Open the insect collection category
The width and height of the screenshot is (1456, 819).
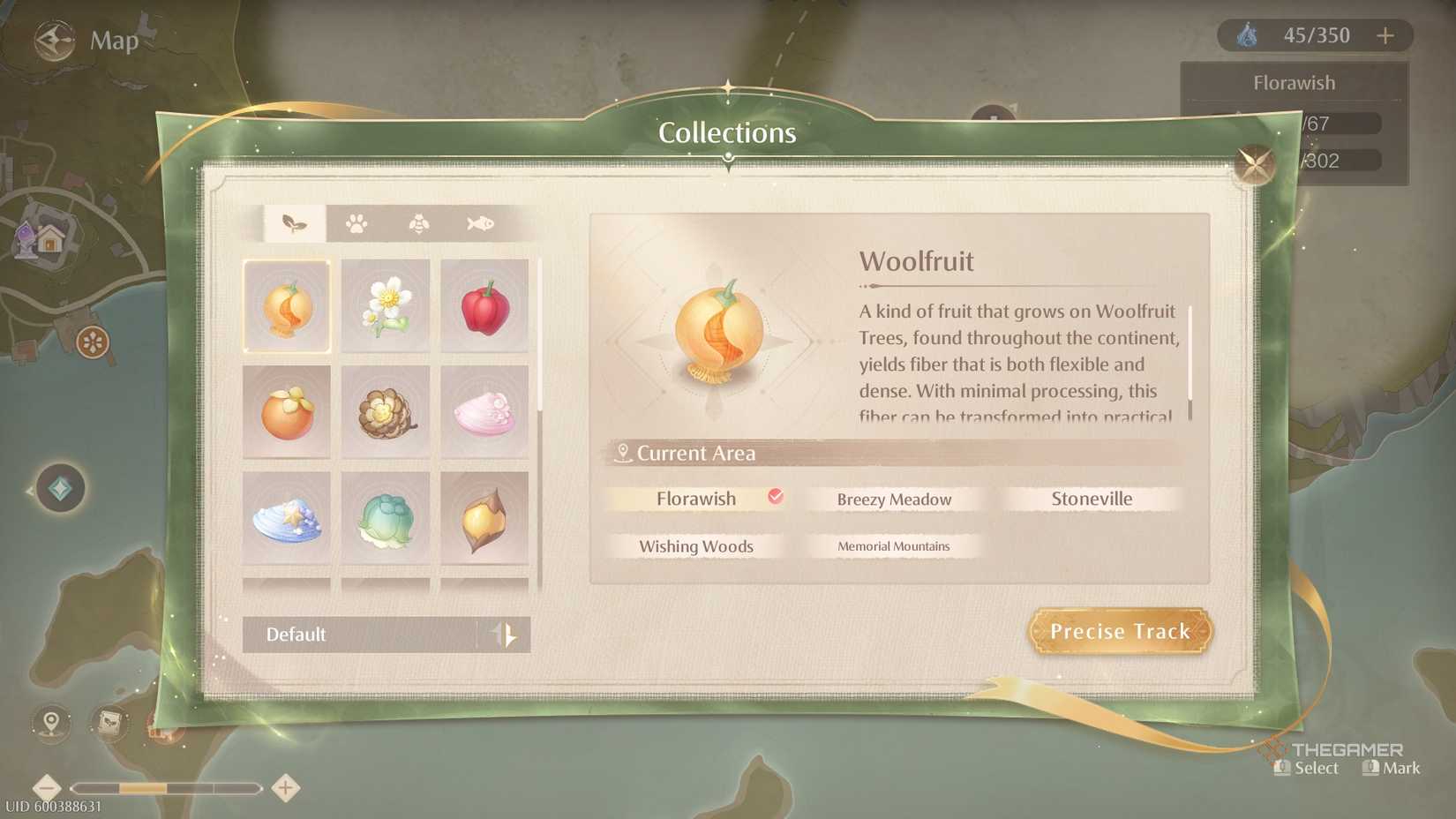[x=417, y=223]
